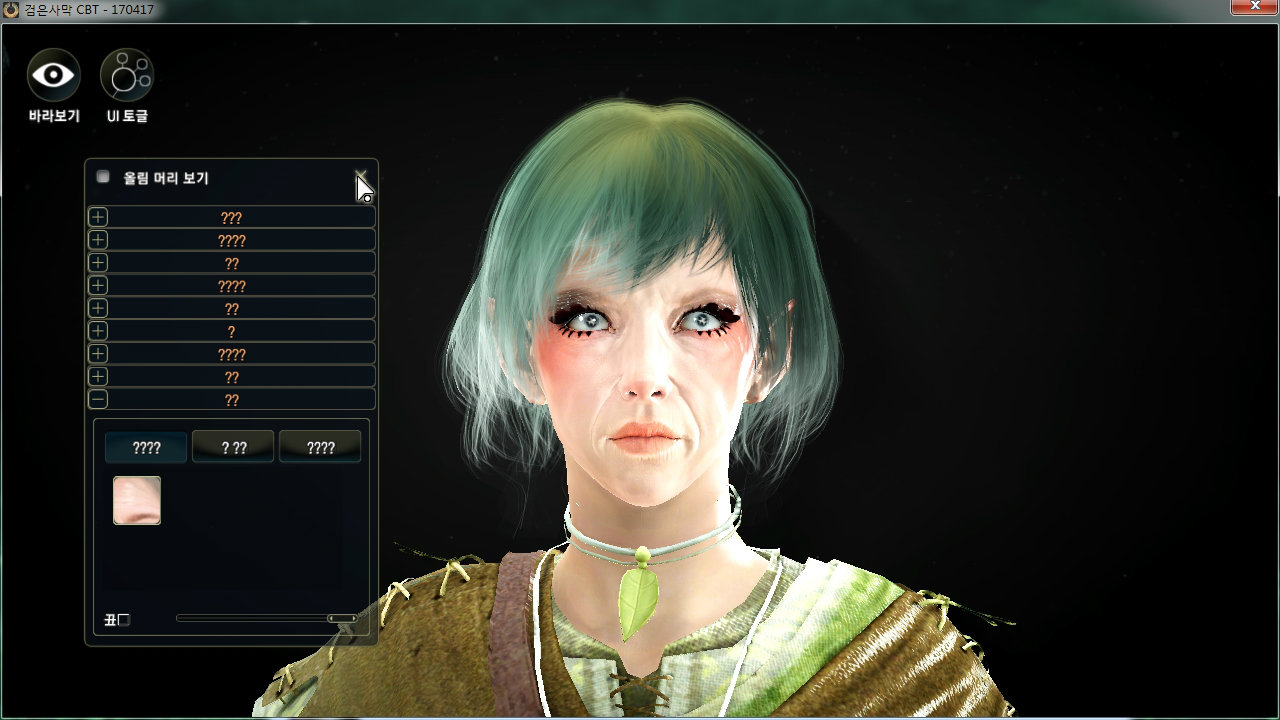Expand the row labeled with three question marks

click(x=98, y=217)
